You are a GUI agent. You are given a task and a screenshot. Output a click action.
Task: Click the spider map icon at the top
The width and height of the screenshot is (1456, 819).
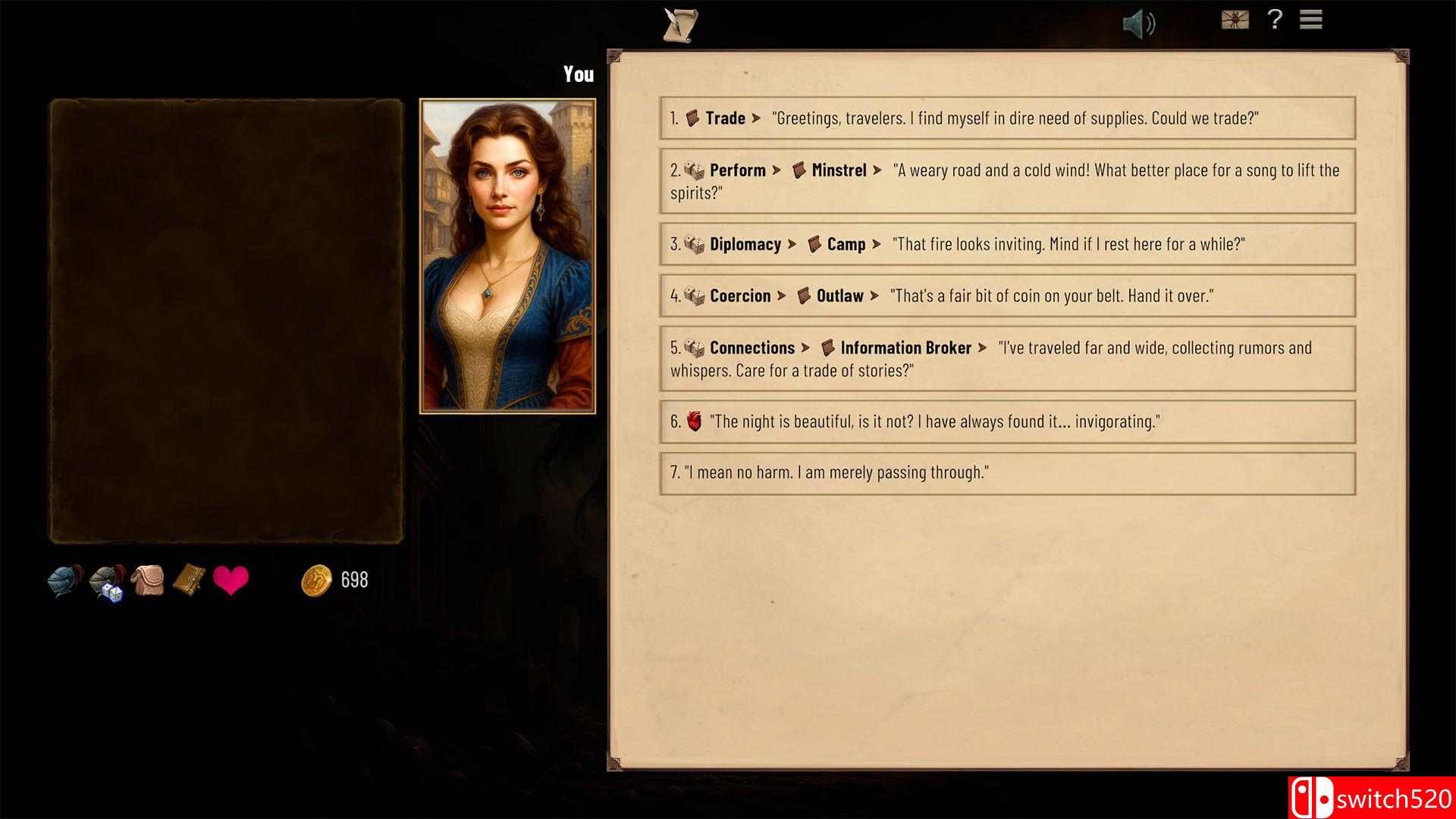coord(1235,20)
